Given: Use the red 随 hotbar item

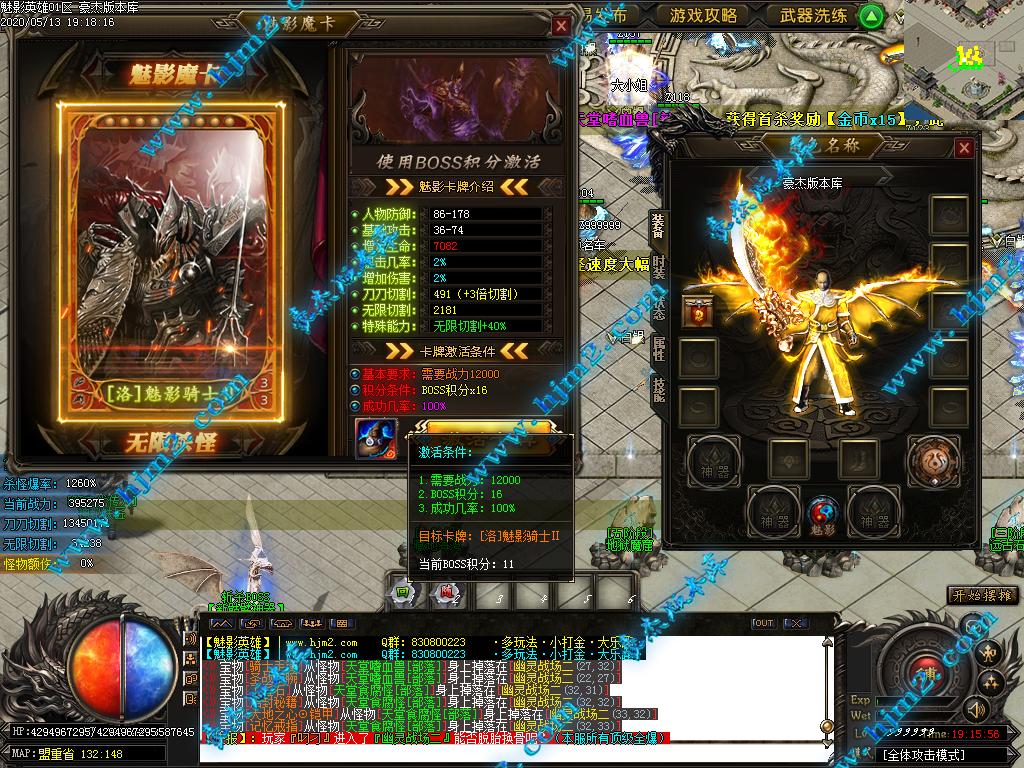Looking at the screenshot, I should pyautogui.click(x=444, y=593).
